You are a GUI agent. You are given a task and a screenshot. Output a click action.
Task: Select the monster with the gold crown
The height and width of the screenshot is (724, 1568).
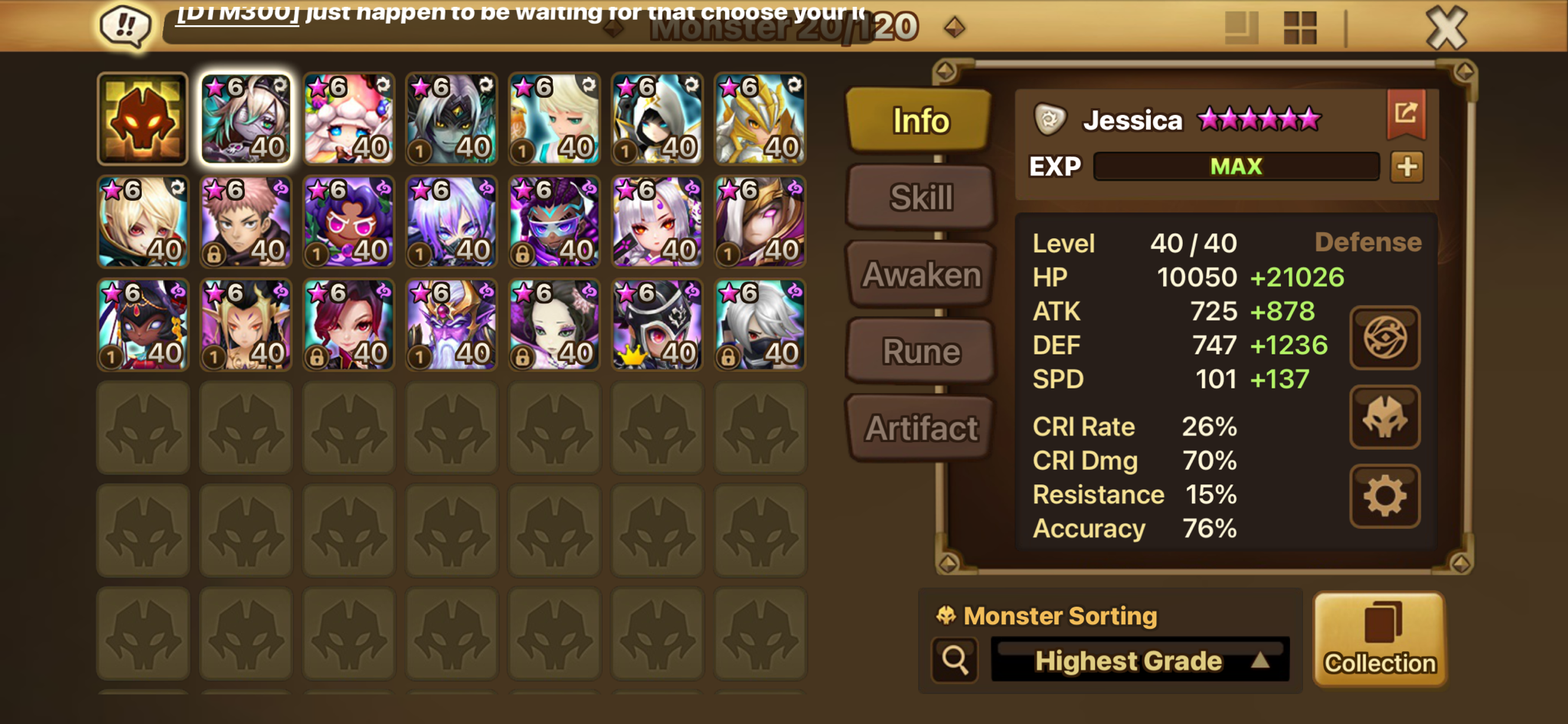pyautogui.click(x=657, y=325)
